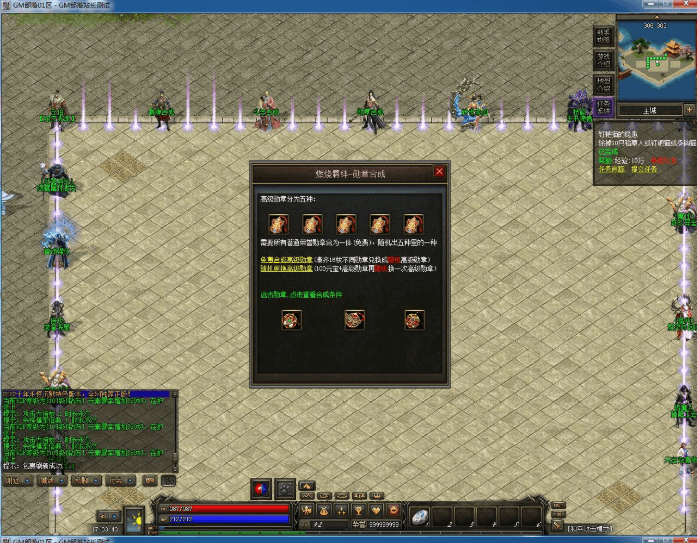Close the game window
Viewport: 697px width, 543px height.
pyautogui.click(x=687, y=5)
